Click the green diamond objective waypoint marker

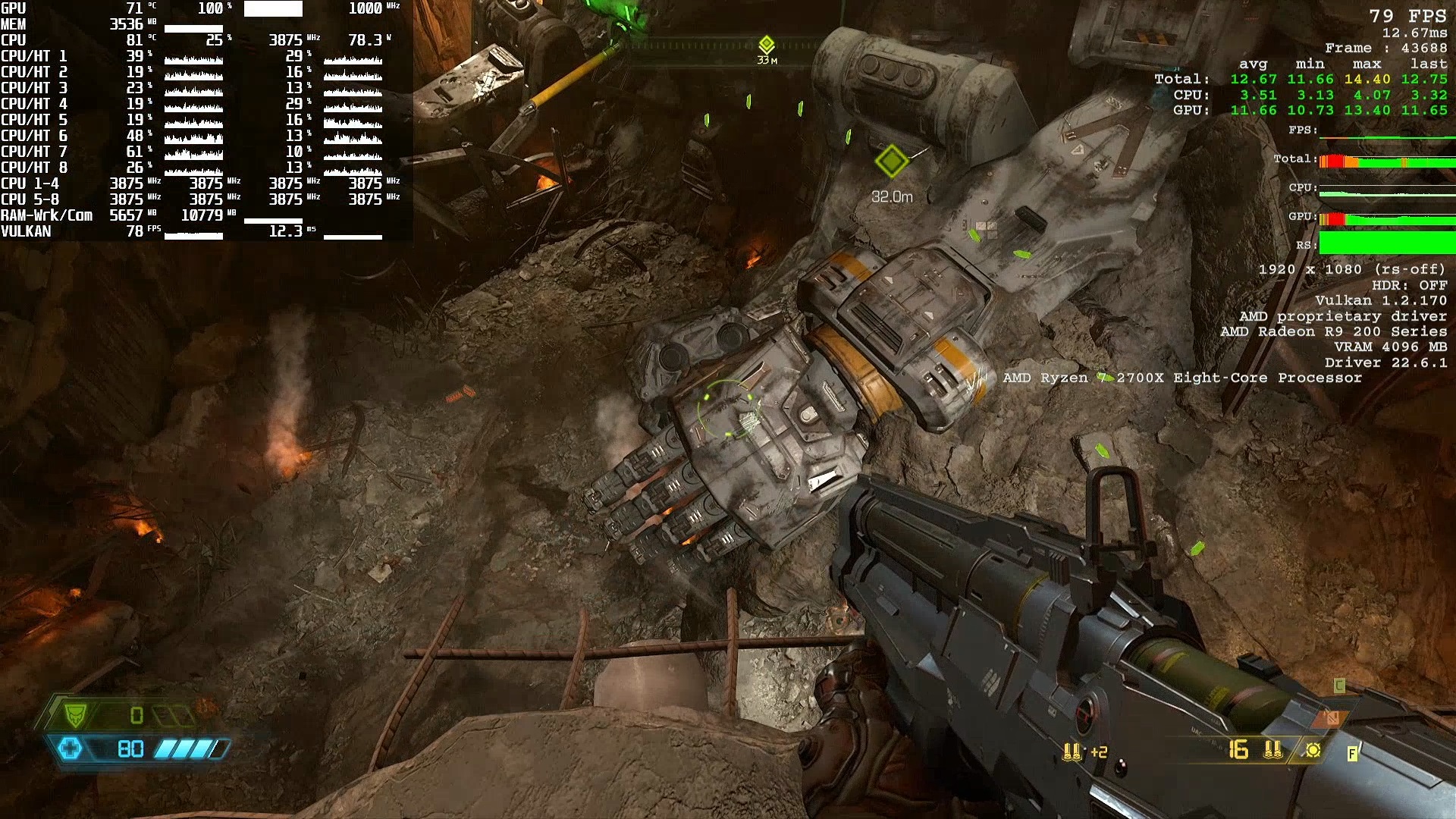[891, 161]
